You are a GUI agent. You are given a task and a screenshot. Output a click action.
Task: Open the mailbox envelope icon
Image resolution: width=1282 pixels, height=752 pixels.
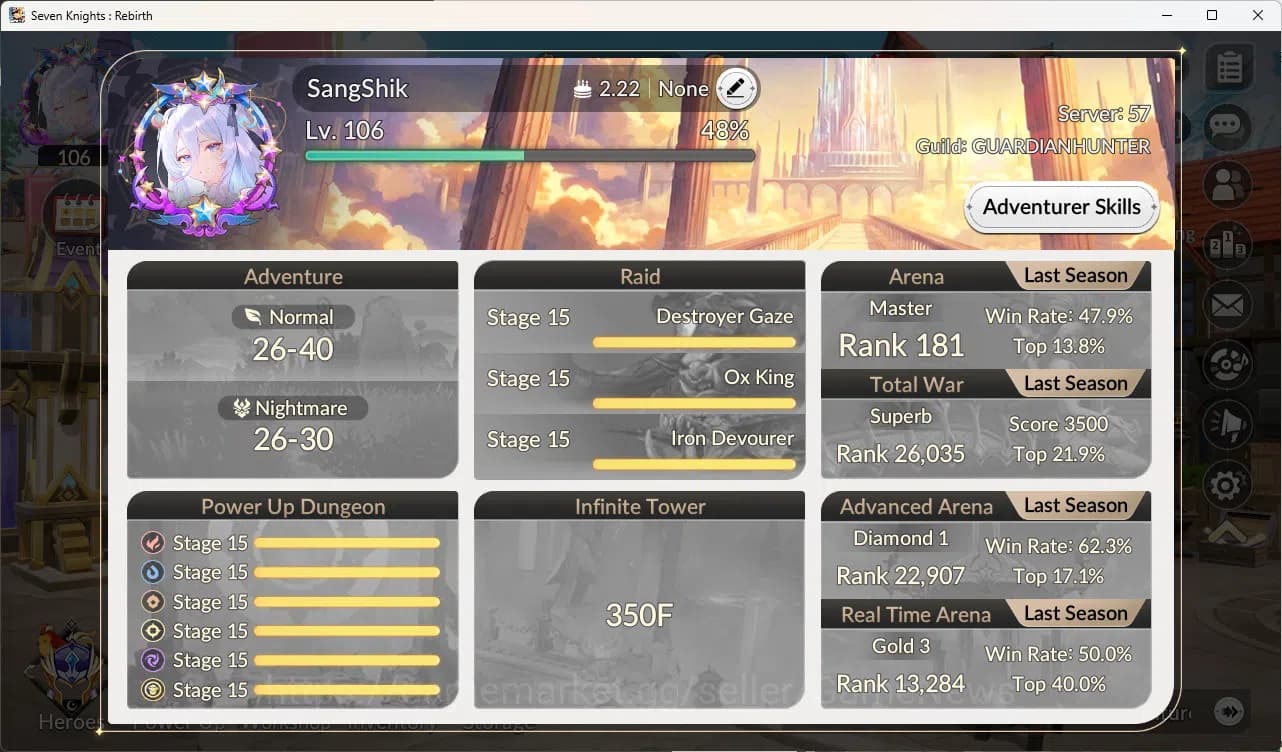[1228, 305]
